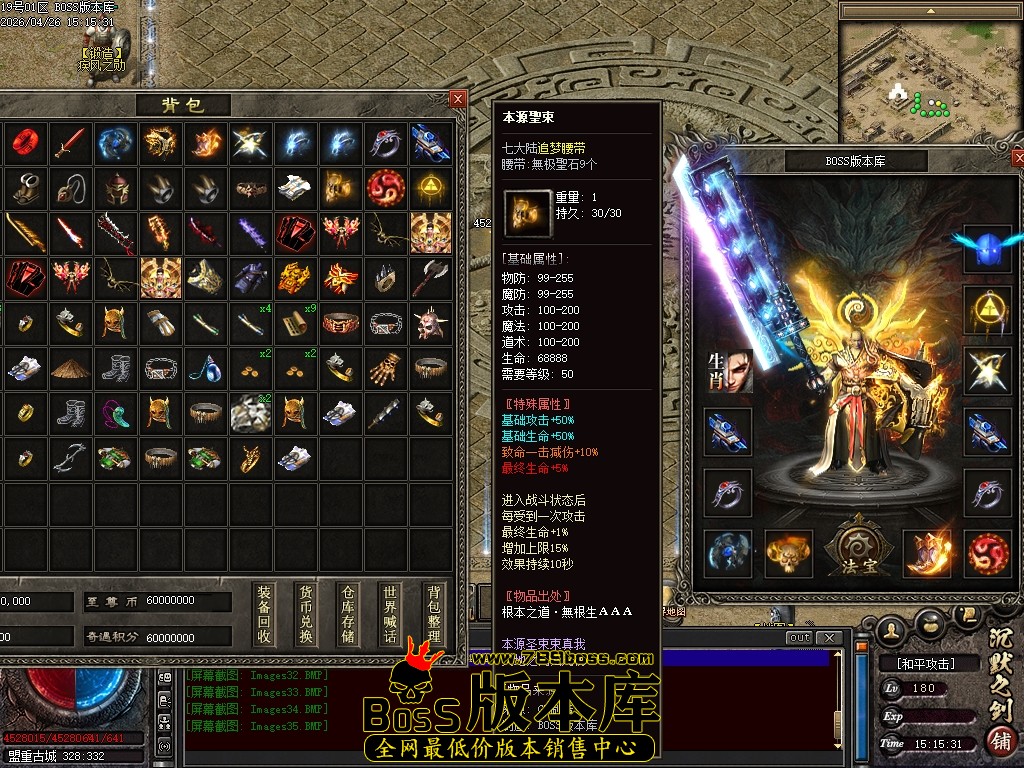
Task: Select the red swirl medal equipment slot
Action: [987, 553]
